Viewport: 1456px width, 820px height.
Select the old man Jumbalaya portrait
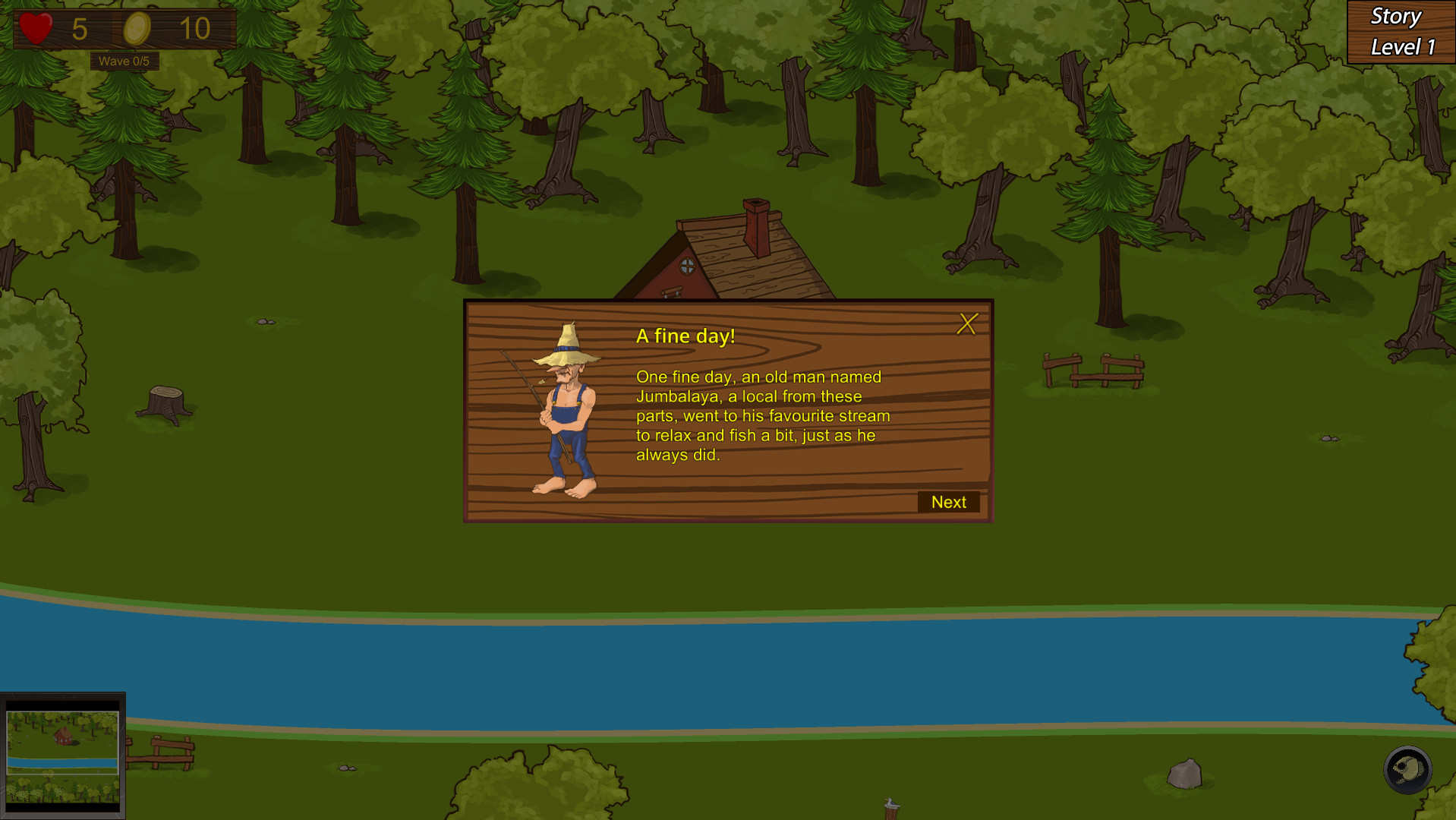pyautogui.click(x=566, y=410)
